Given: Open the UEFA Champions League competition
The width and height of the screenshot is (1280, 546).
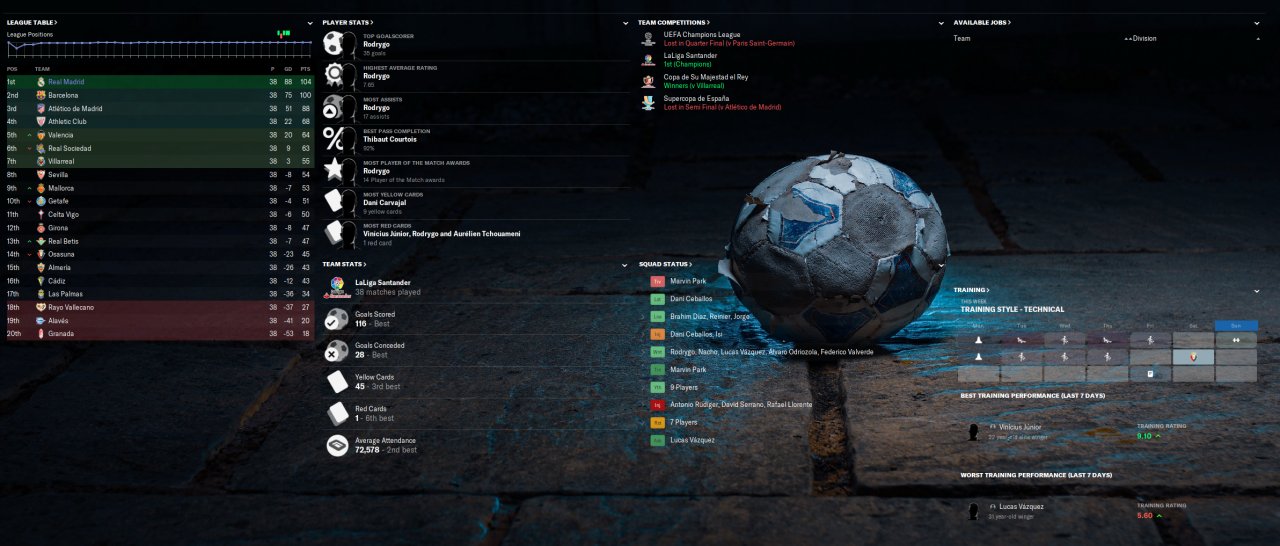Looking at the screenshot, I should click(702, 34).
